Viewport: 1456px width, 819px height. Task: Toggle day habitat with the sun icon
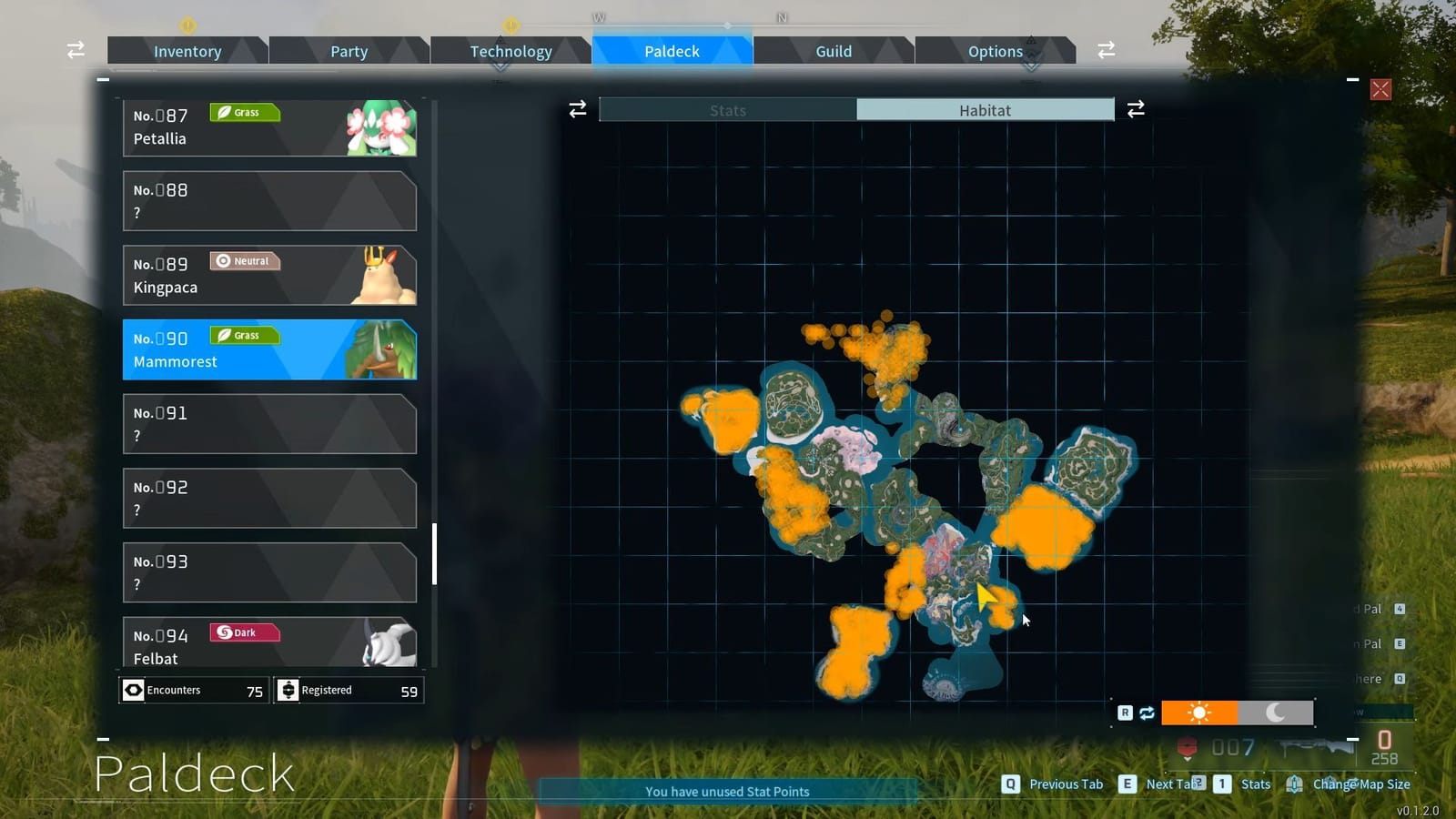(x=1200, y=713)
